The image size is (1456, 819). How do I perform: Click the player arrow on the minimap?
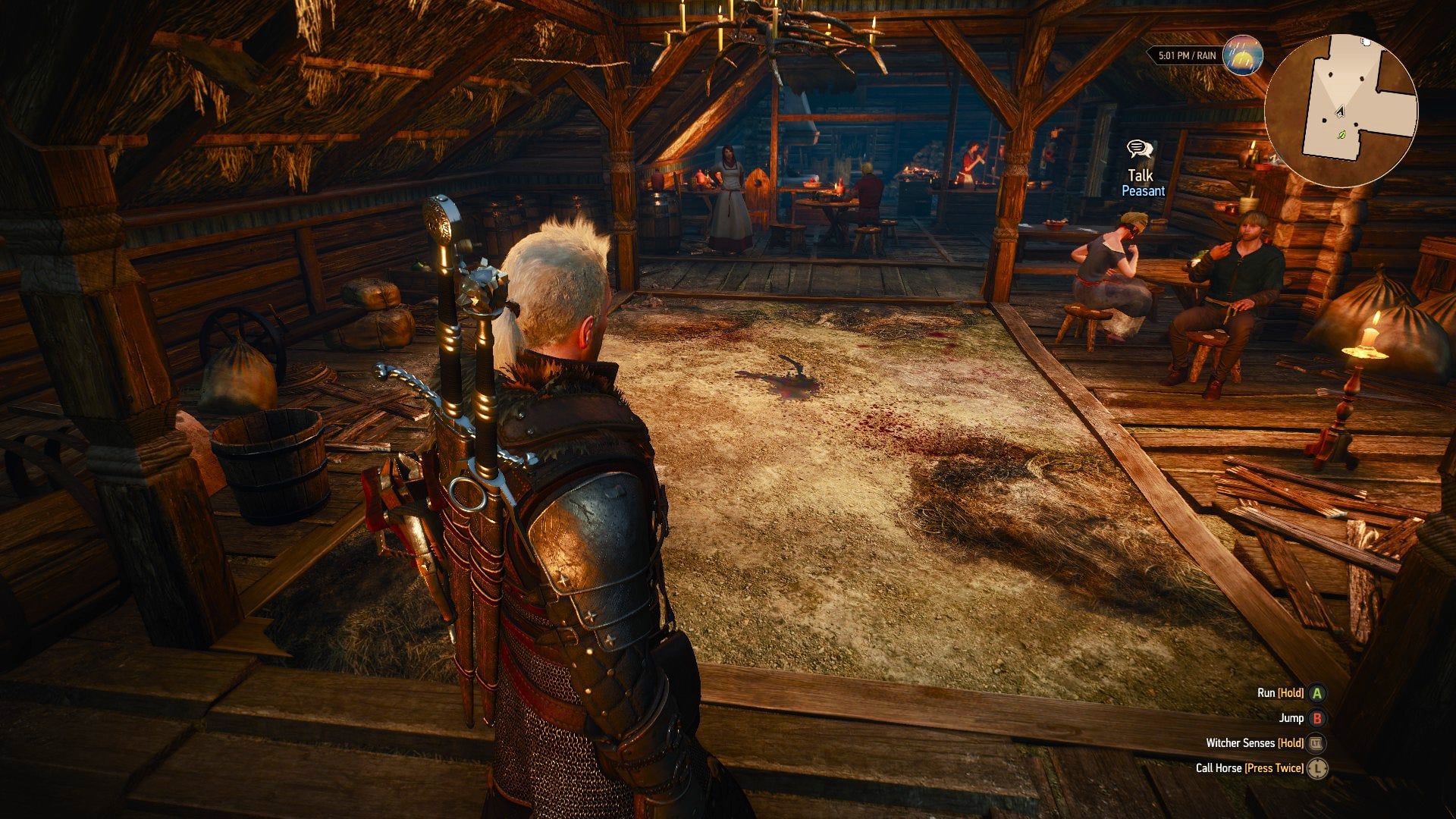click(1339, 111)
